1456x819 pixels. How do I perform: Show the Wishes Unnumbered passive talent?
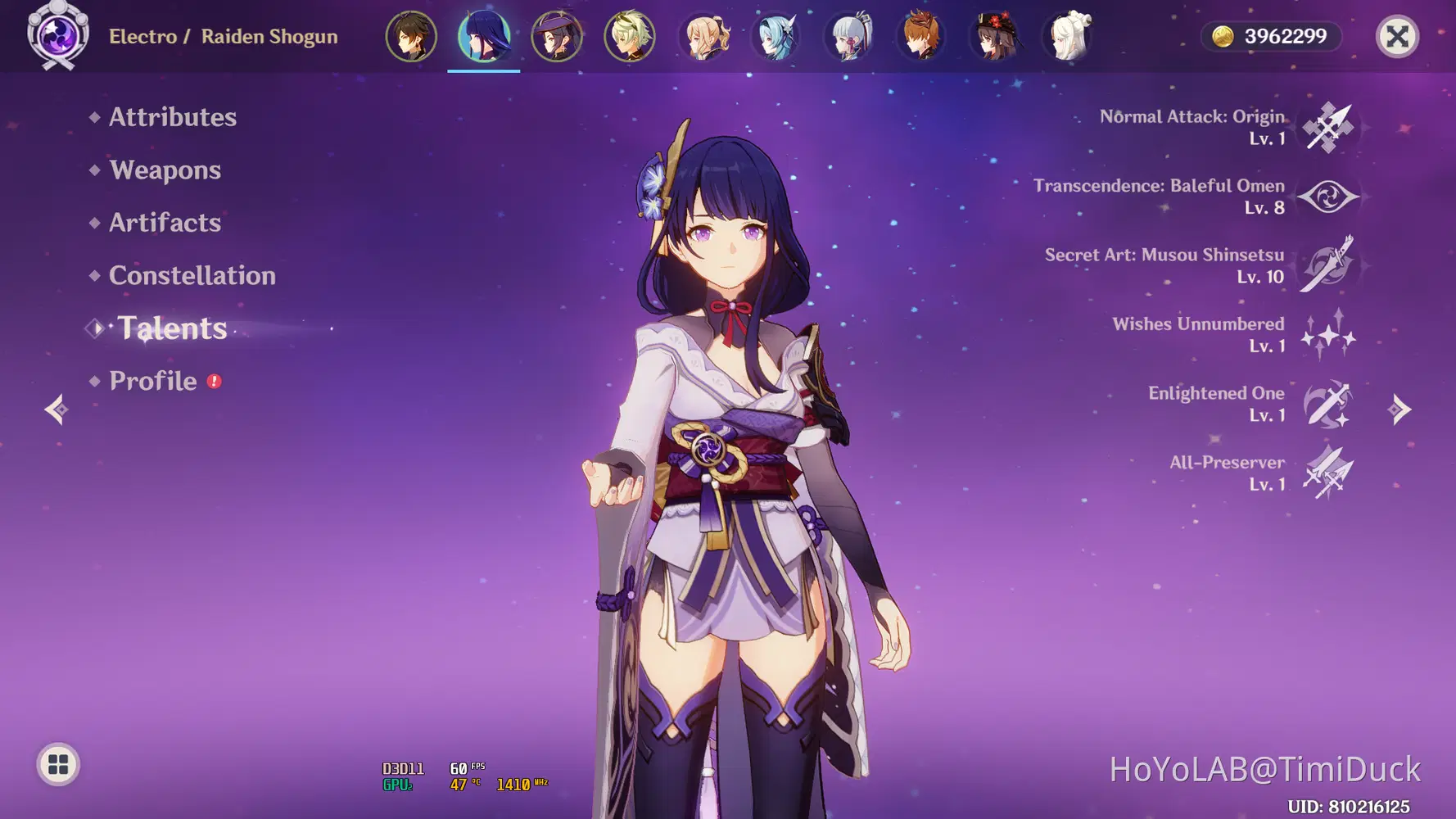pos(1327,335)
